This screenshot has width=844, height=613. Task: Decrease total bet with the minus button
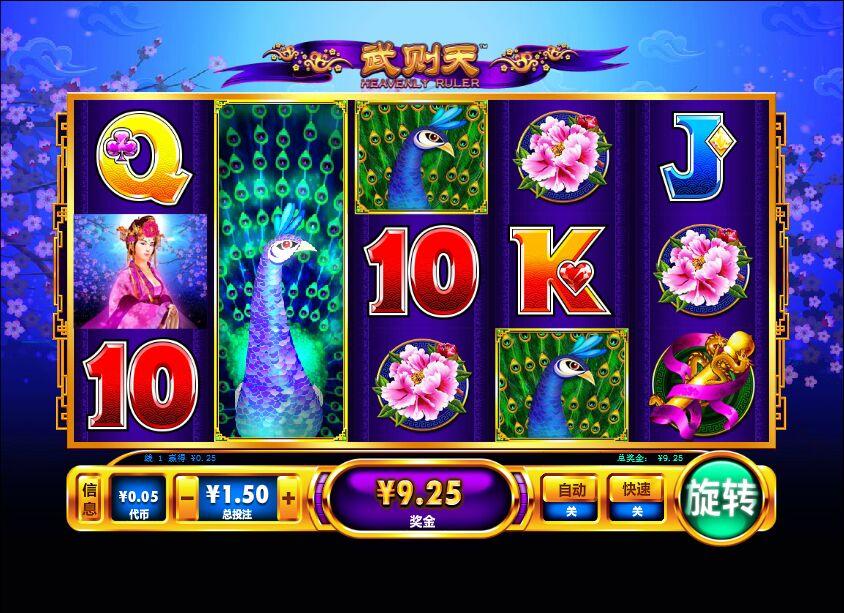click(x=187, y=498)
